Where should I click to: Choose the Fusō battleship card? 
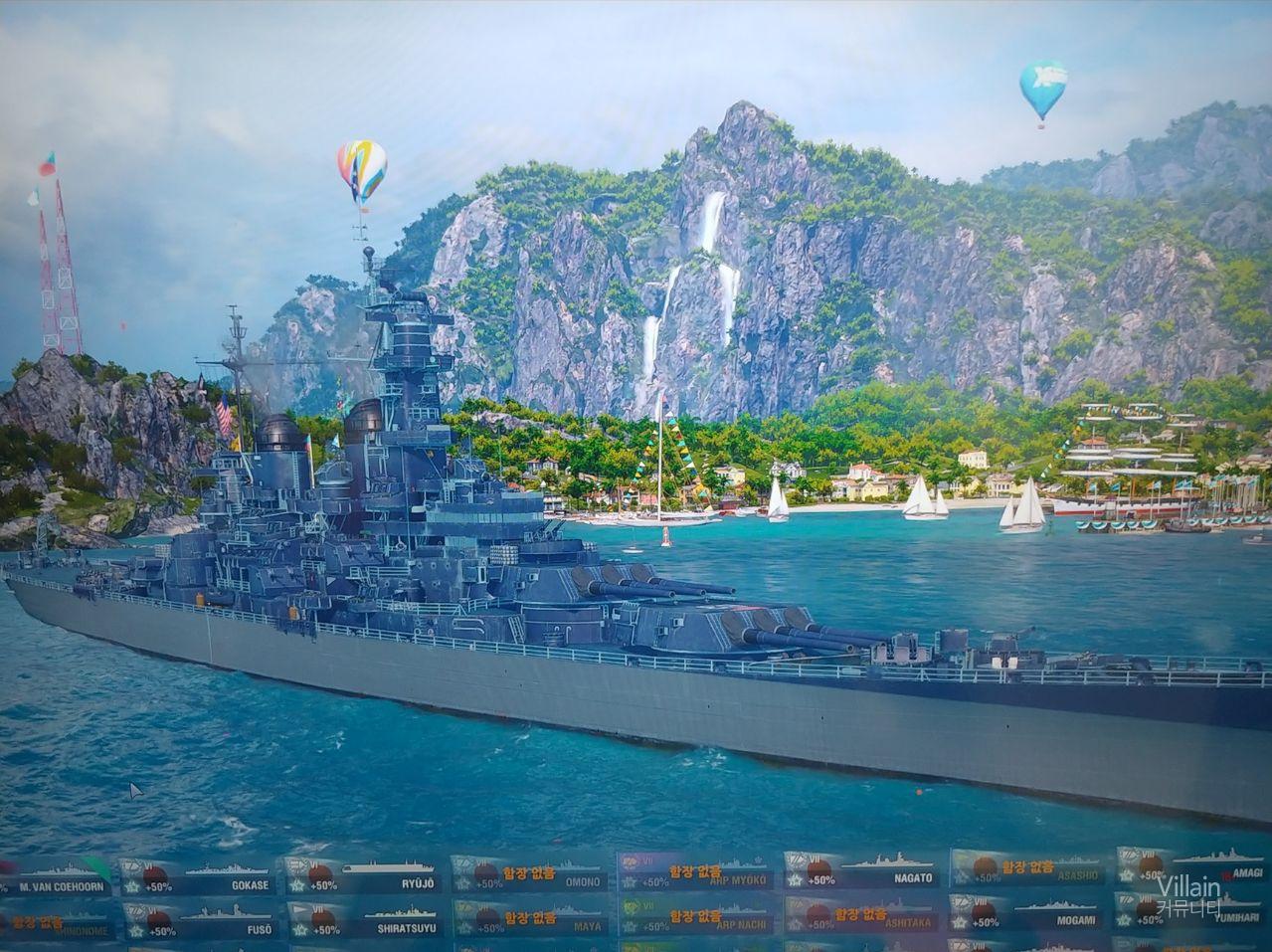point(199,921)
